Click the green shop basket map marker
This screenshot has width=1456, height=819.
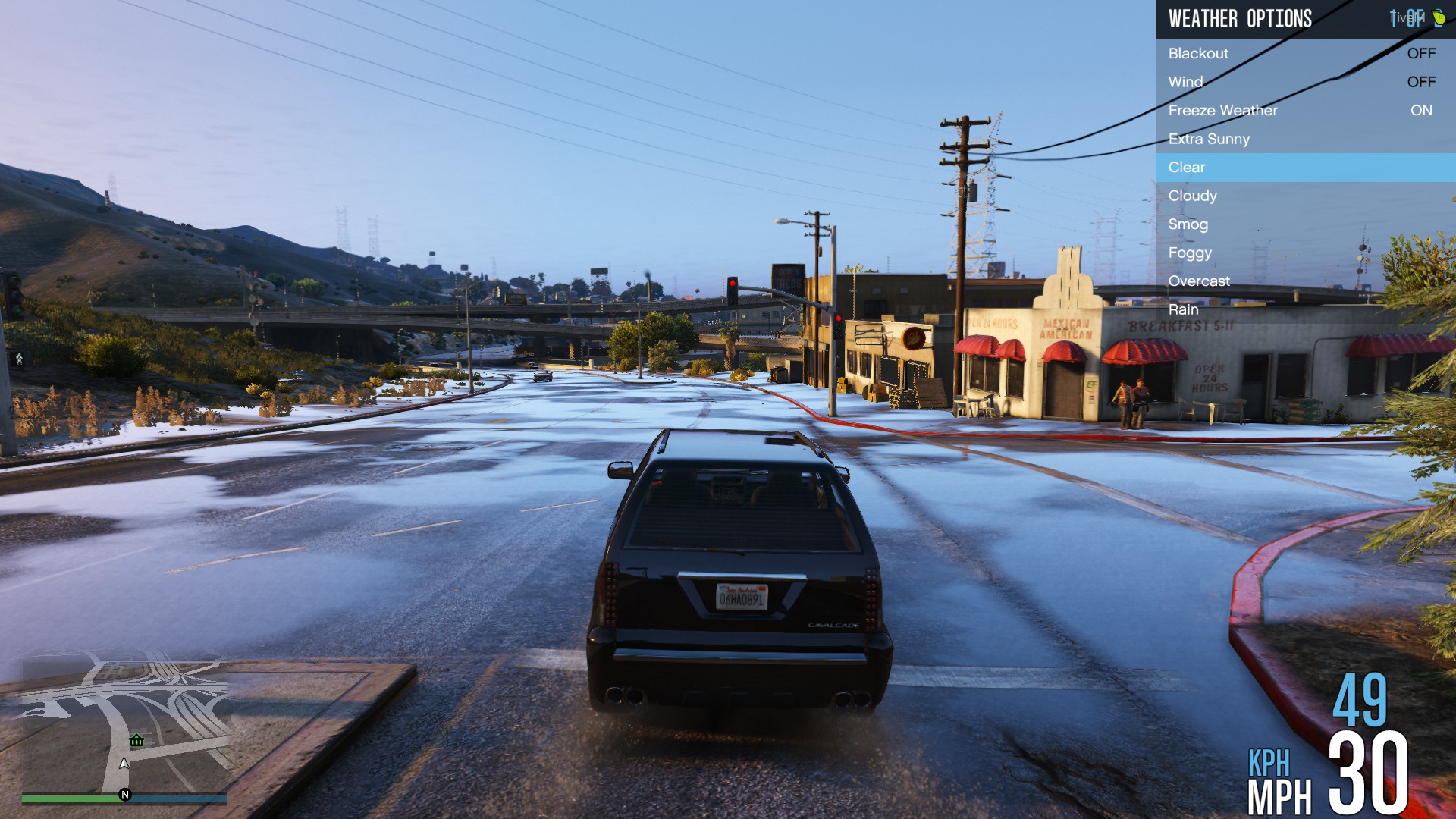pyautogui.click(x=136, y=741)
